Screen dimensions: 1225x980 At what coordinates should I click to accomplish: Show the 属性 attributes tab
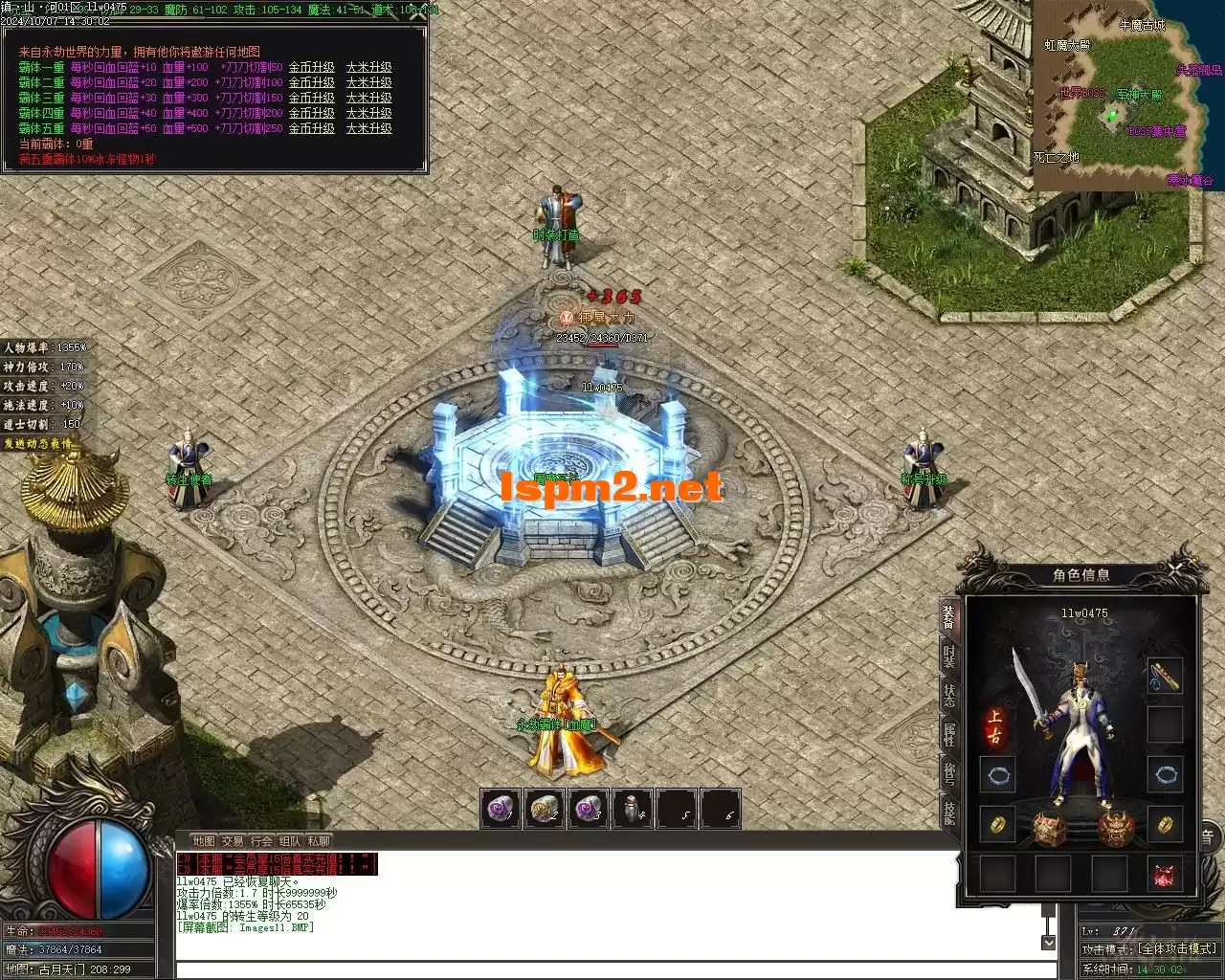pos(948,735)
